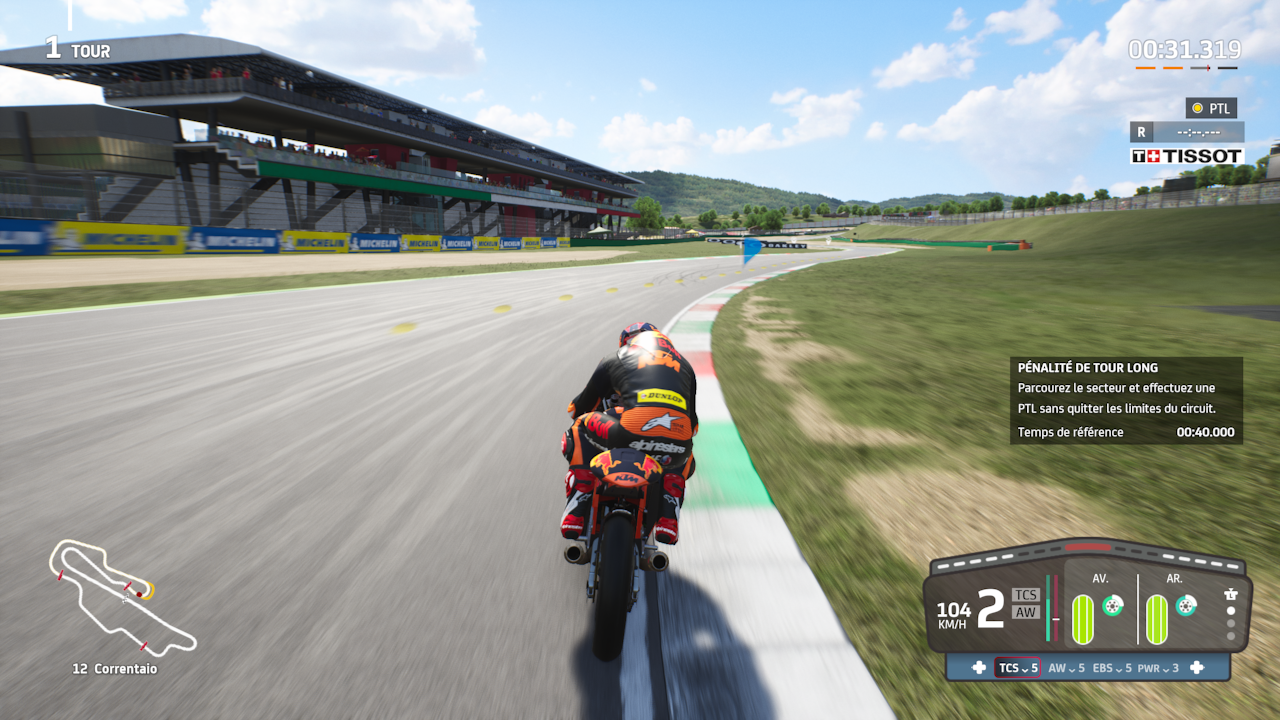This screenshot has height=720, width=1280.
Task: Select the PWR level 3 electronics setting
Action: point(1158,668)
